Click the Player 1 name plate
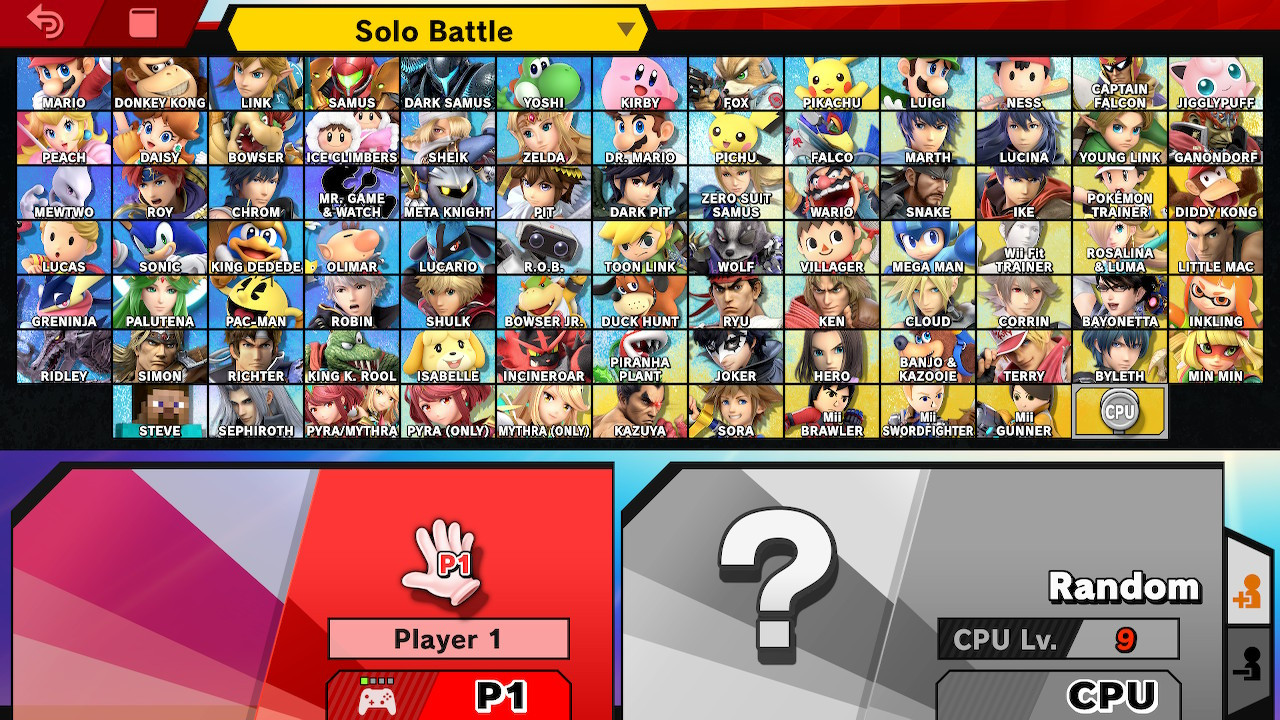The width and height of the screenshot is (1280, 720). point(448,639)
